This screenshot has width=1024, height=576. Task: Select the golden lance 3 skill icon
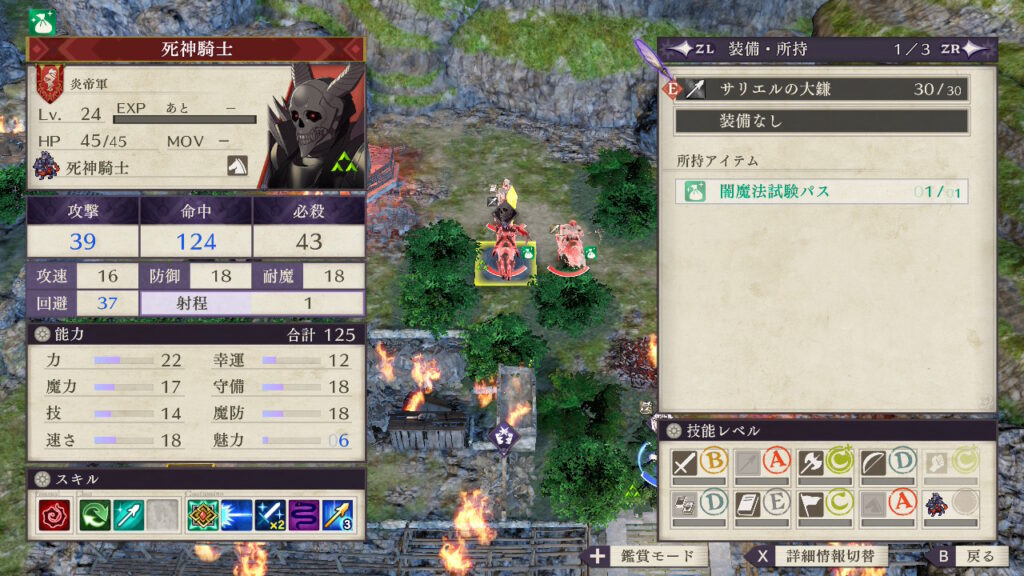coord(336,514)
